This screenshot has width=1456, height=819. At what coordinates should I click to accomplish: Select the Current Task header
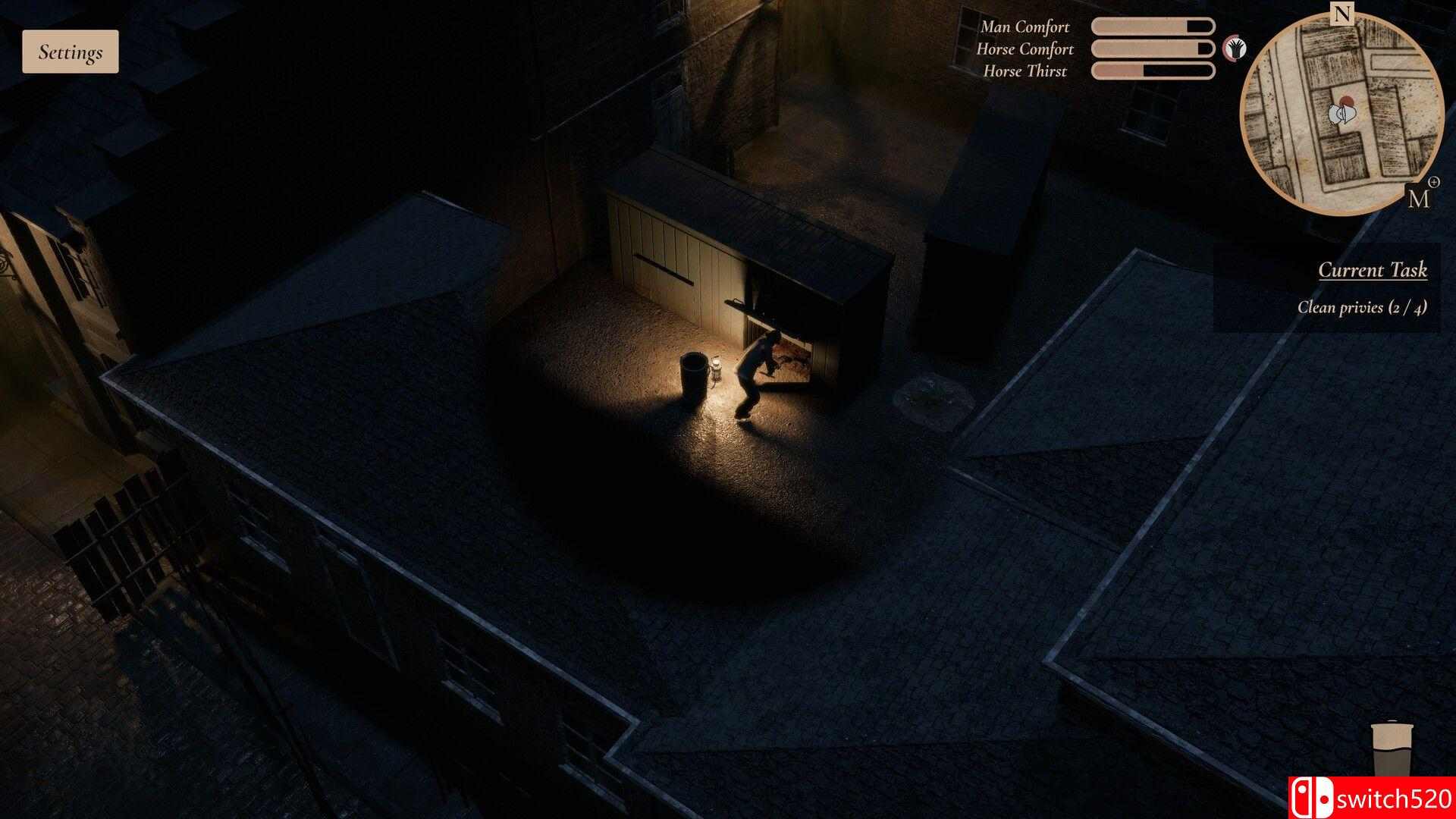pos(1373,269)
